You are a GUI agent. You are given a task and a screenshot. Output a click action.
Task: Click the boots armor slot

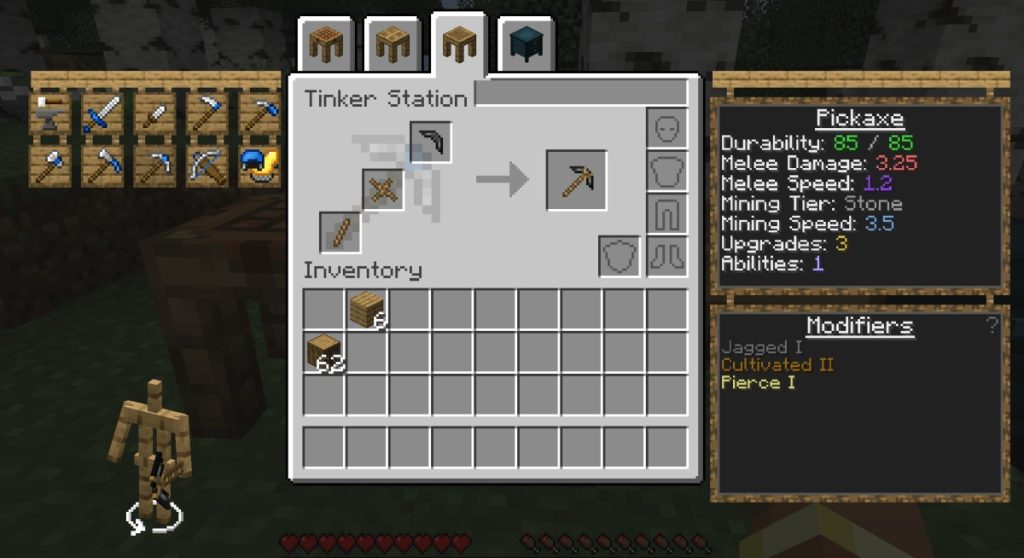(x=666, y=256)
